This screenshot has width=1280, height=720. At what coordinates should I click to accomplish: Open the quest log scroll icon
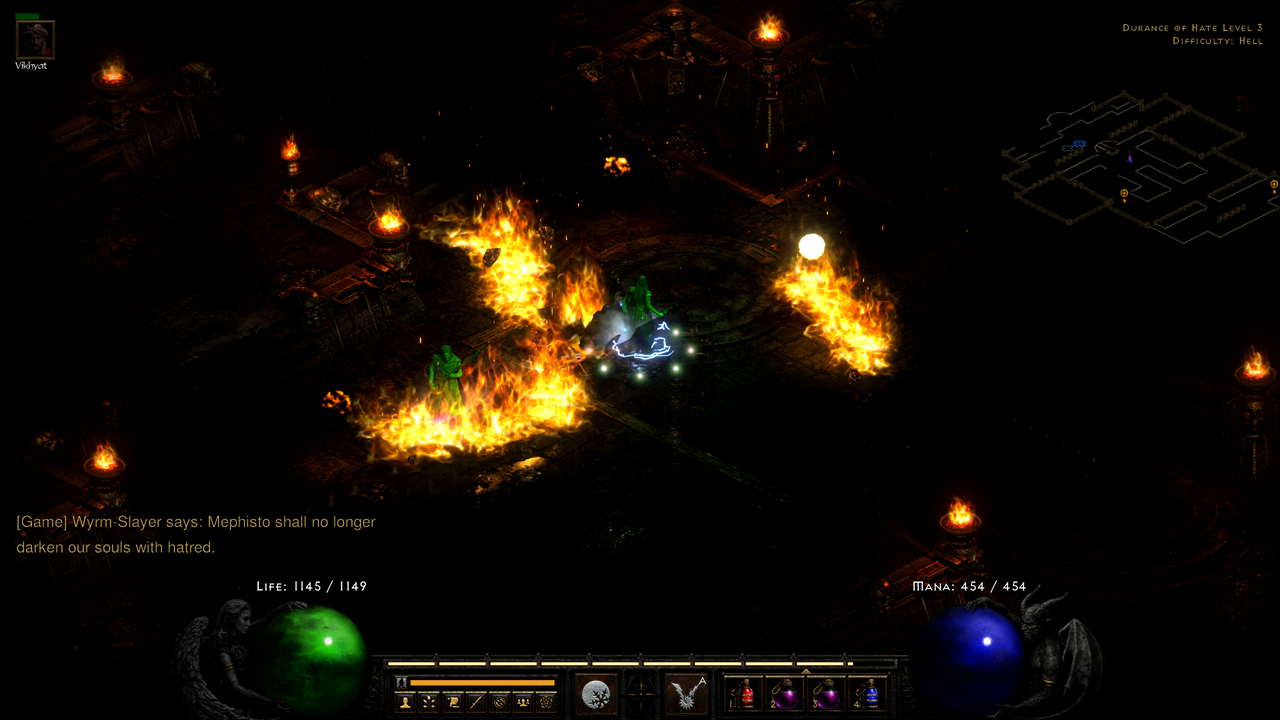point(452,701)
